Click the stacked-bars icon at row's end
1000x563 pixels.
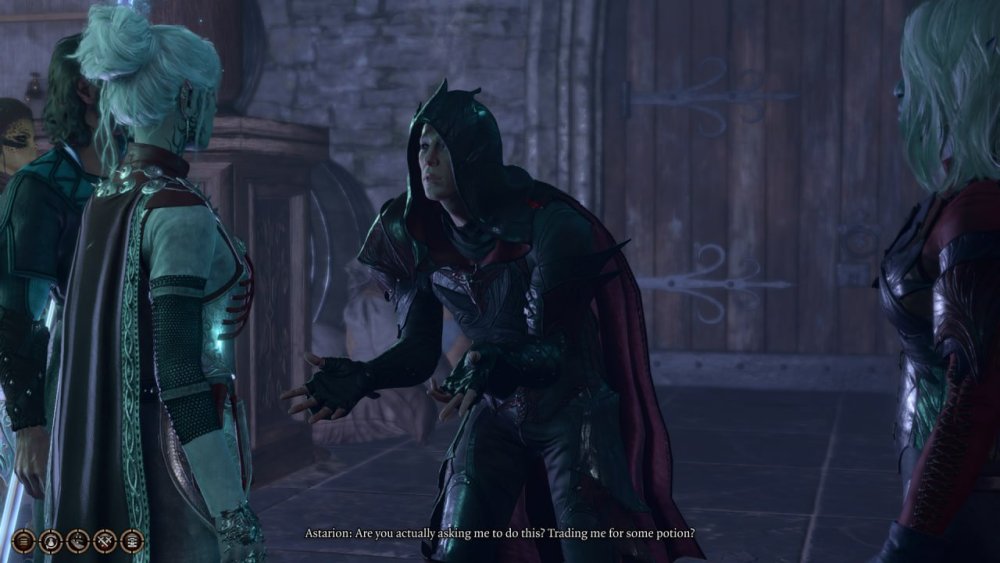point(132,541)
